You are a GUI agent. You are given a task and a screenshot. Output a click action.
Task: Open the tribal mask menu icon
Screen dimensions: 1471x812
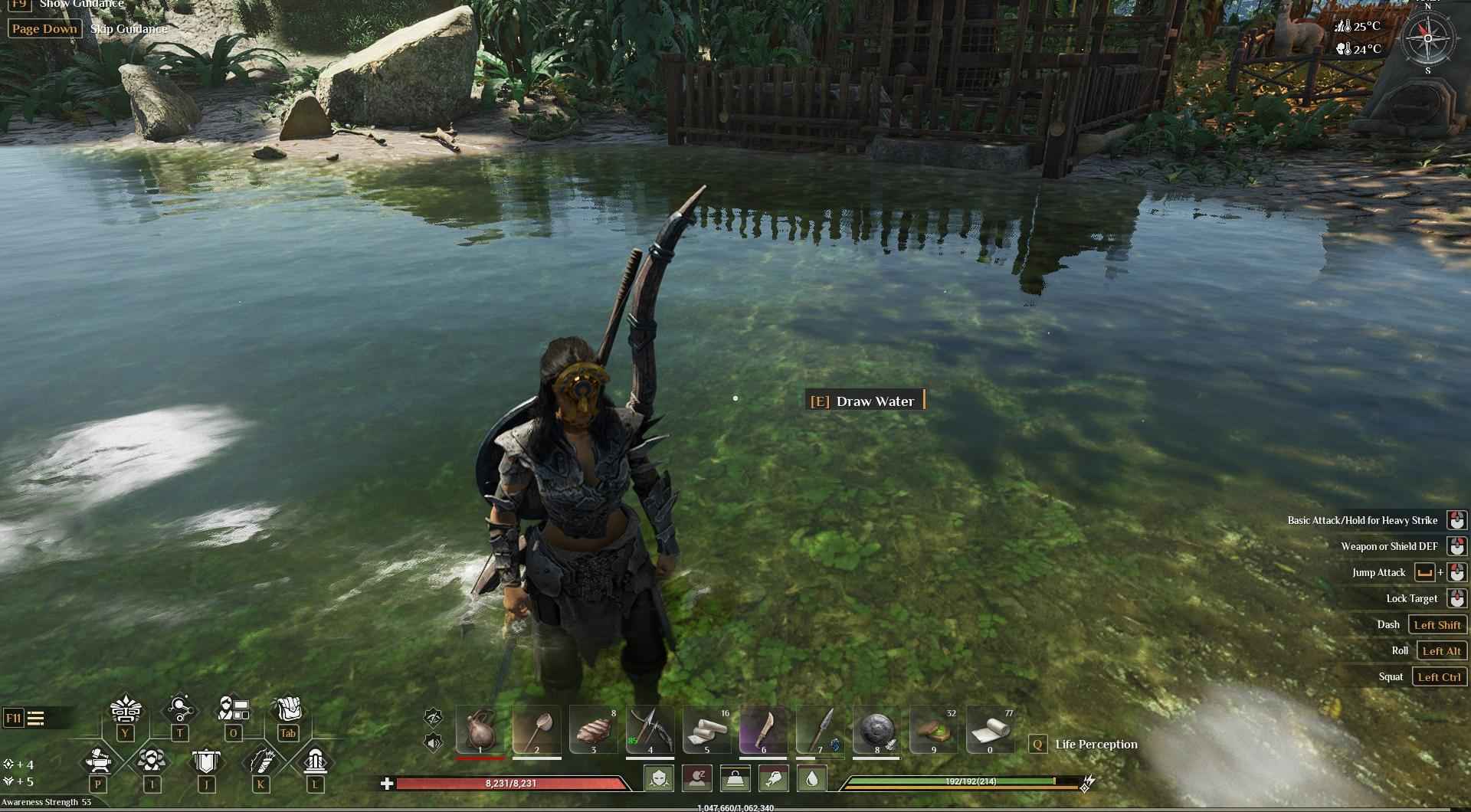pos(125,710)
